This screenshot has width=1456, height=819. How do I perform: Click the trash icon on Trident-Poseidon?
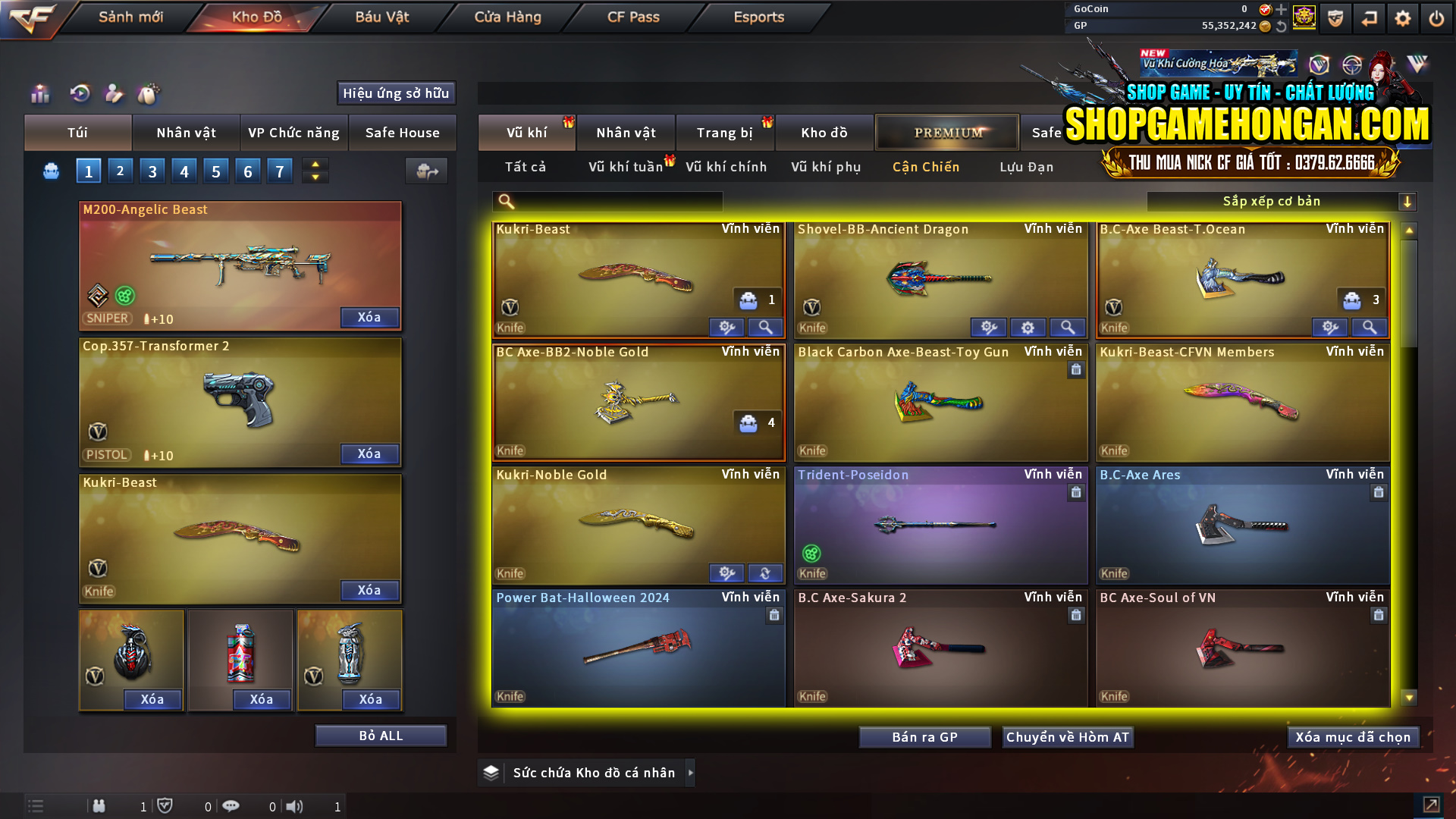(x=1076, y=492)
